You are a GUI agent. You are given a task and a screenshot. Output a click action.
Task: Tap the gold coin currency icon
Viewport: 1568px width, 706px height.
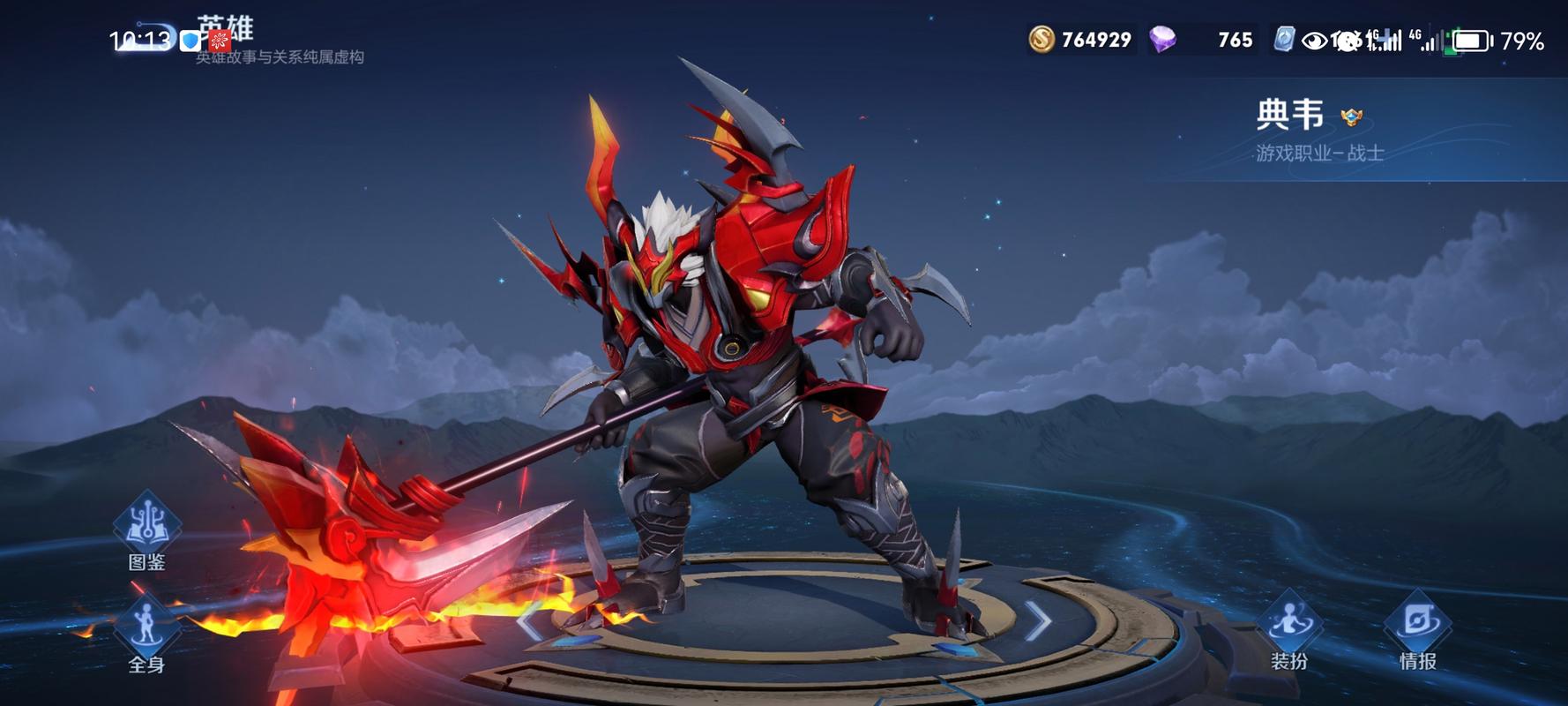coord(1042,40)
